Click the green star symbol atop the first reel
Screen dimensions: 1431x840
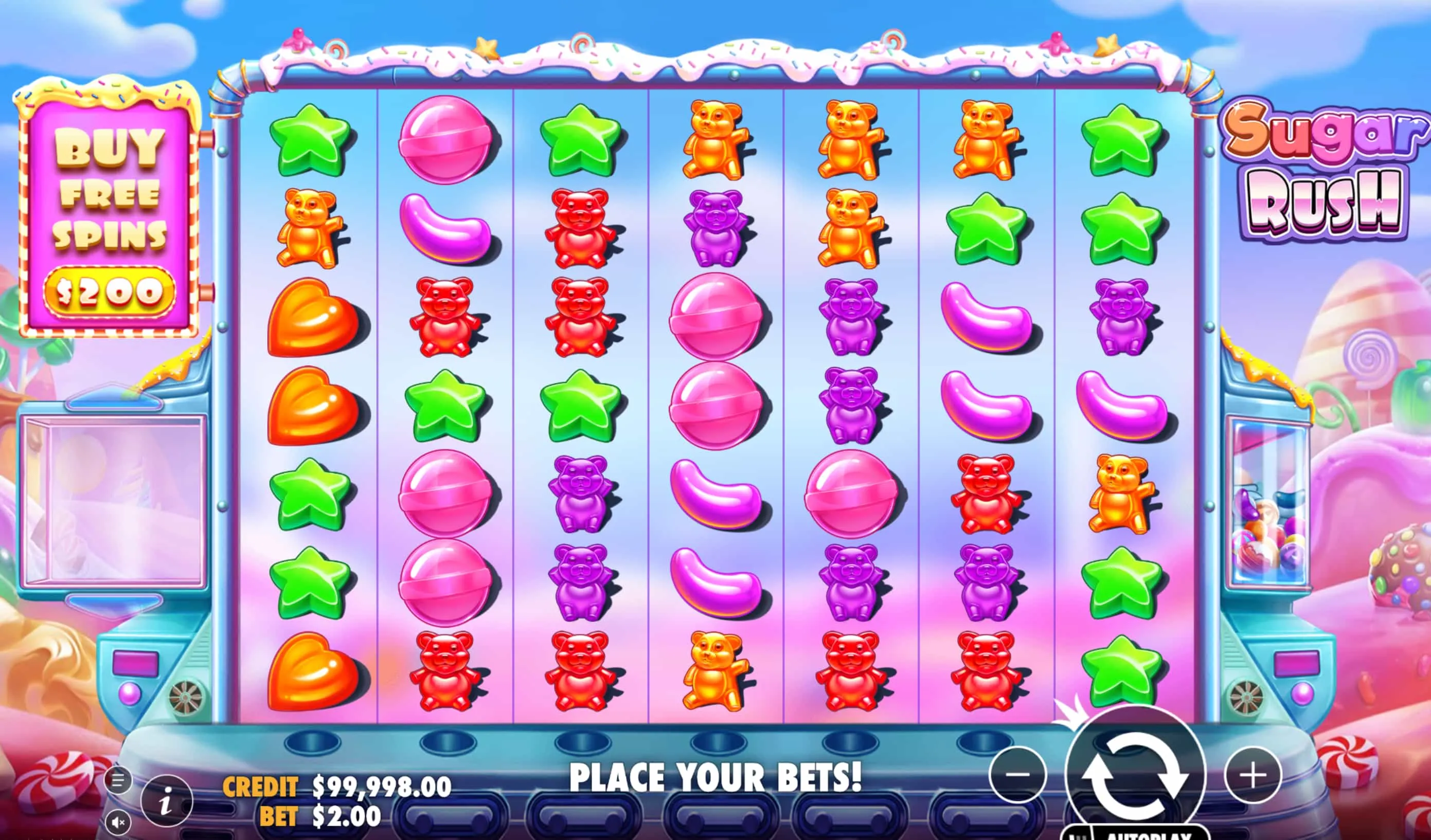tap(311, 139)
